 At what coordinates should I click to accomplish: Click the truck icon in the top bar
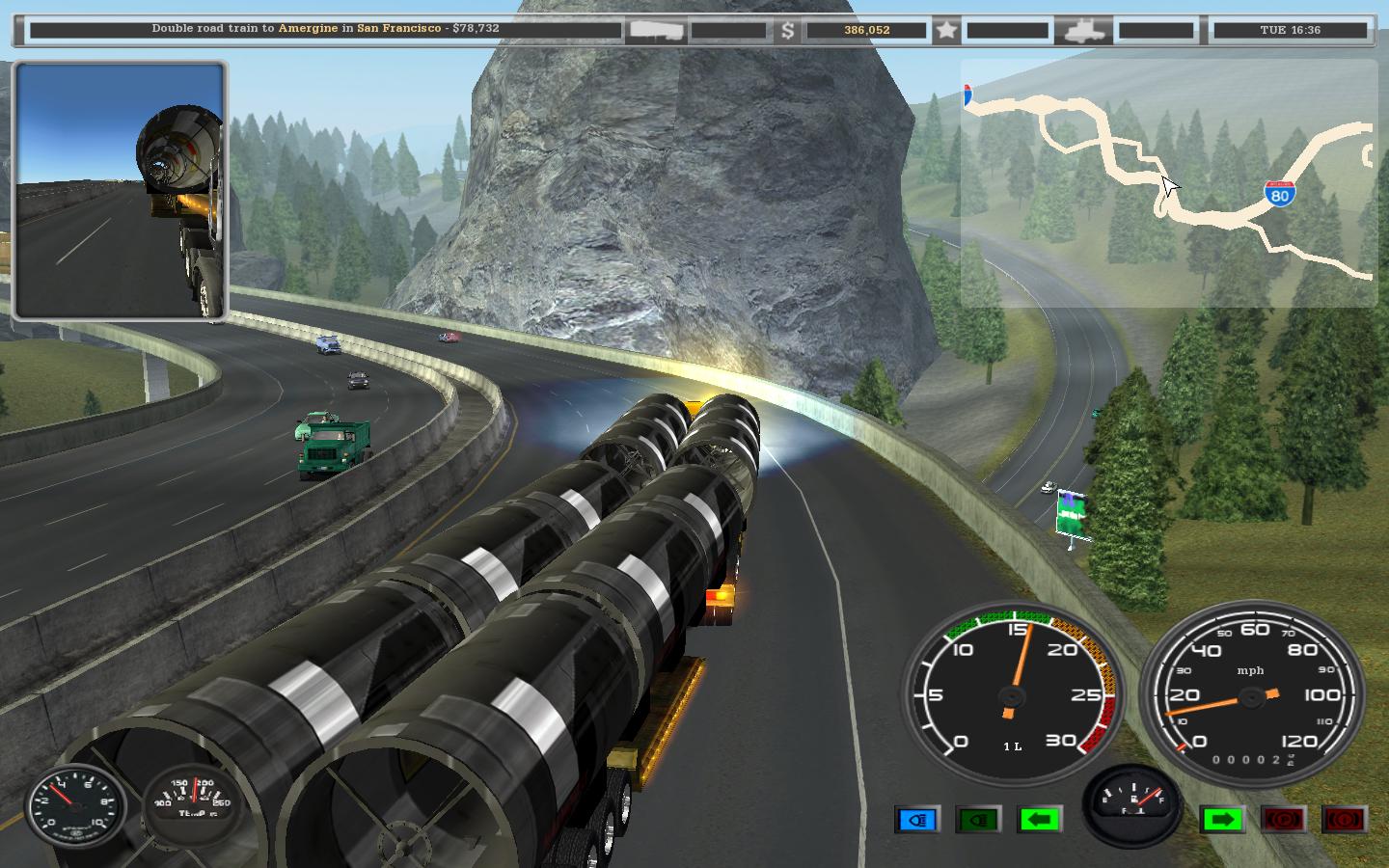[1083, 30]
